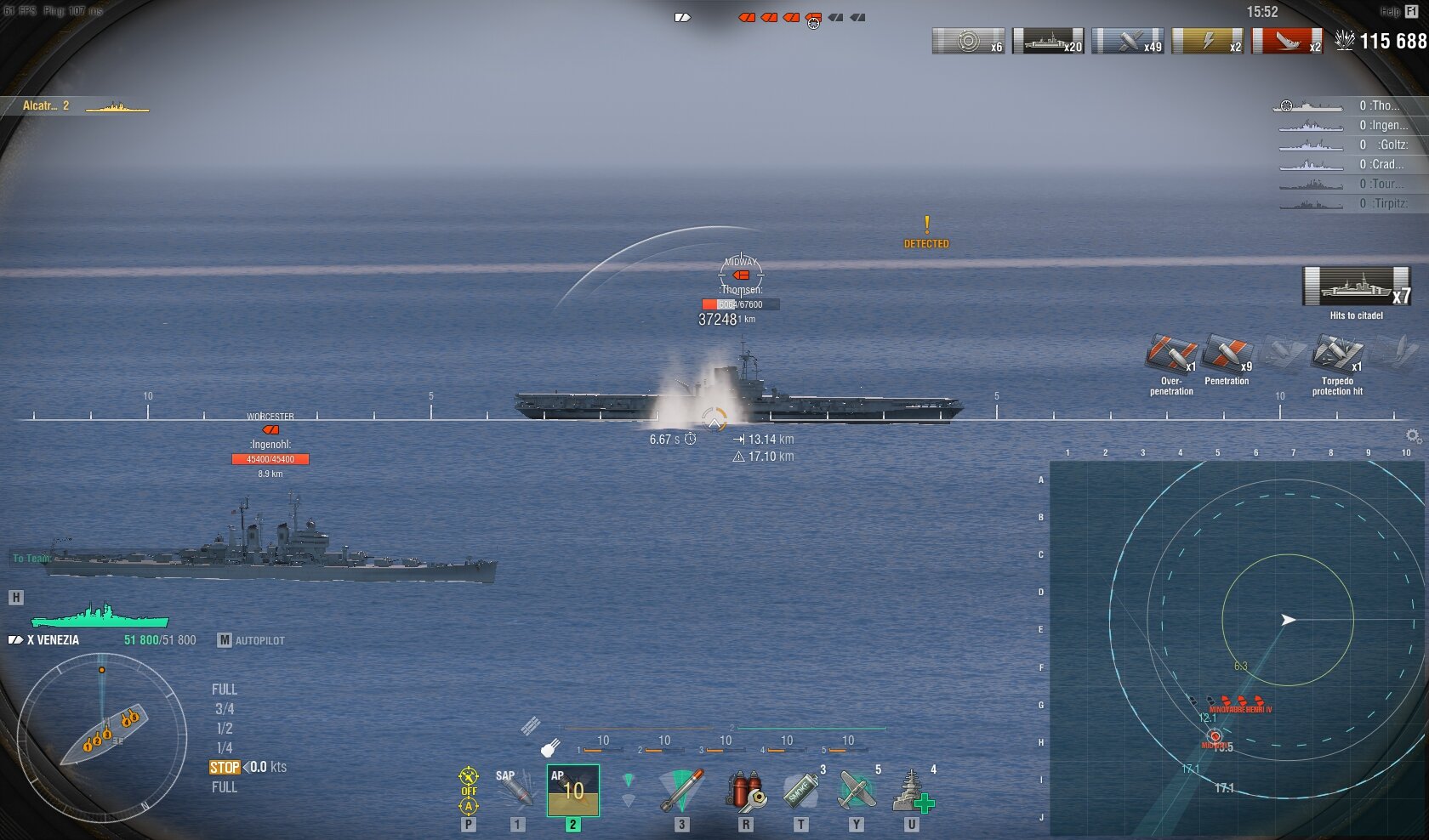Use the Repair Party consumable
This screenshot has width=1429, height=840.
912,791
